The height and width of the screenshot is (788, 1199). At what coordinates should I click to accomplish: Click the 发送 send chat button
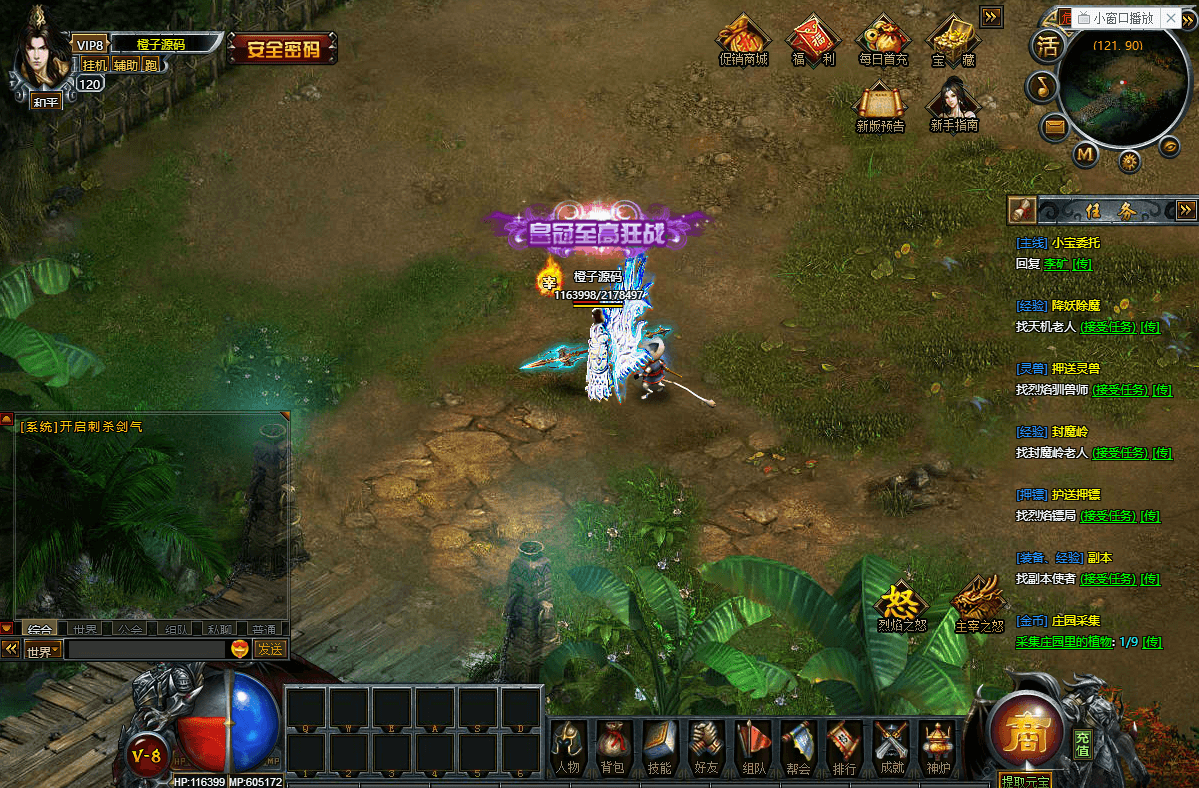270,649
